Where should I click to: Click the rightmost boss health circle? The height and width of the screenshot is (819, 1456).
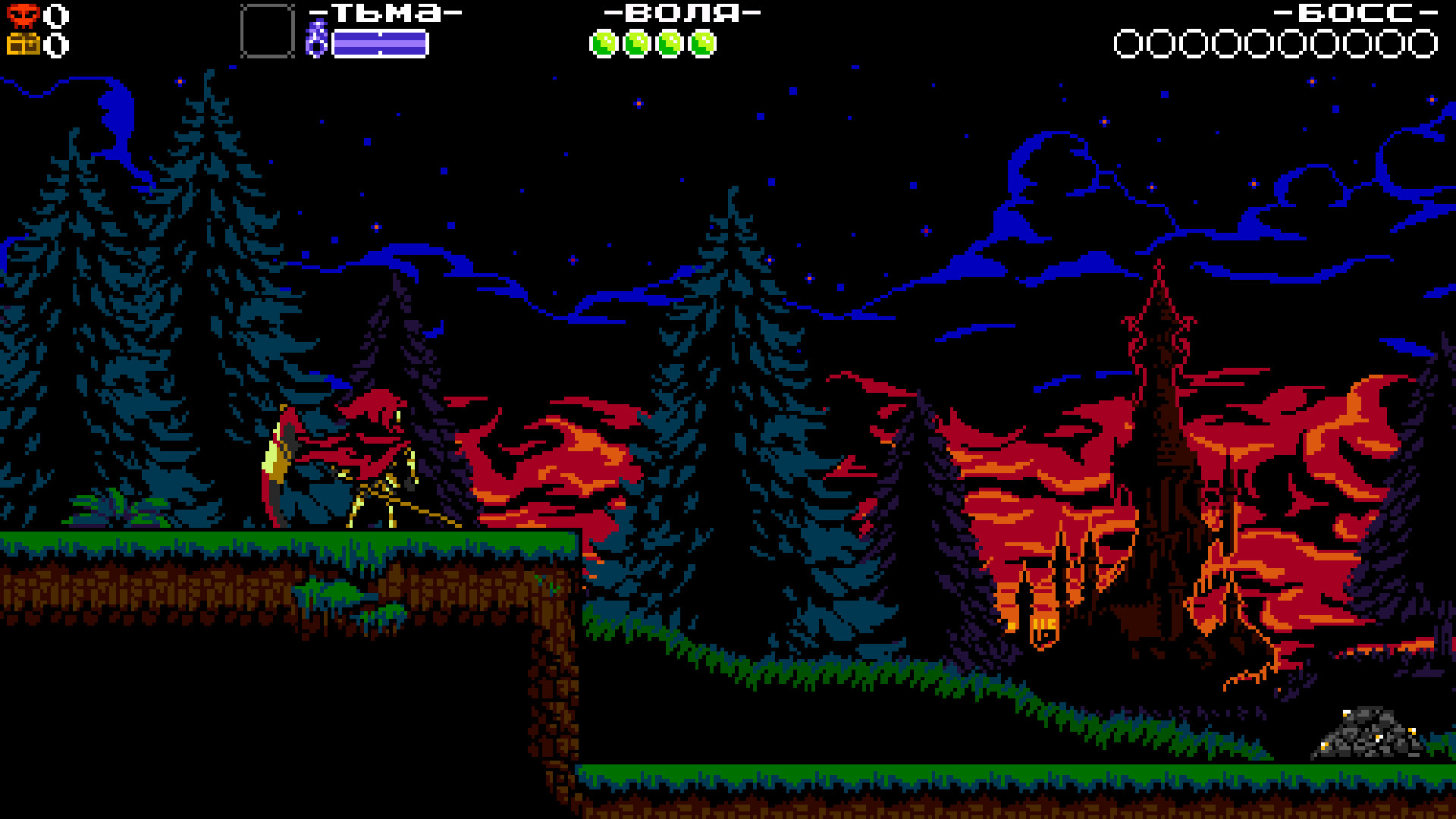point(1423,44)
